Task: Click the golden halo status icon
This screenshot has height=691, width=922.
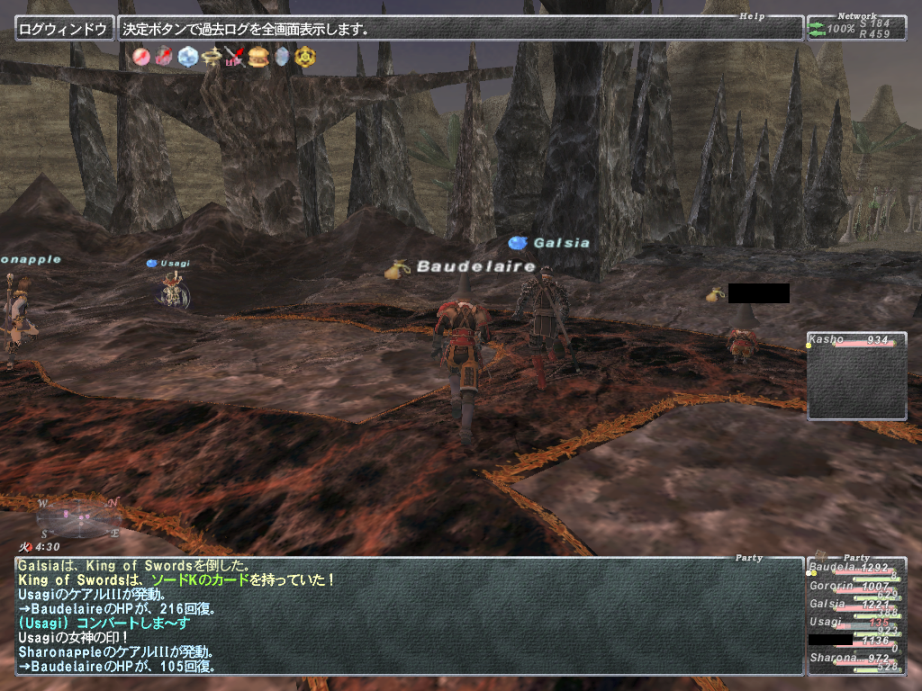Action: click(211, 57)
